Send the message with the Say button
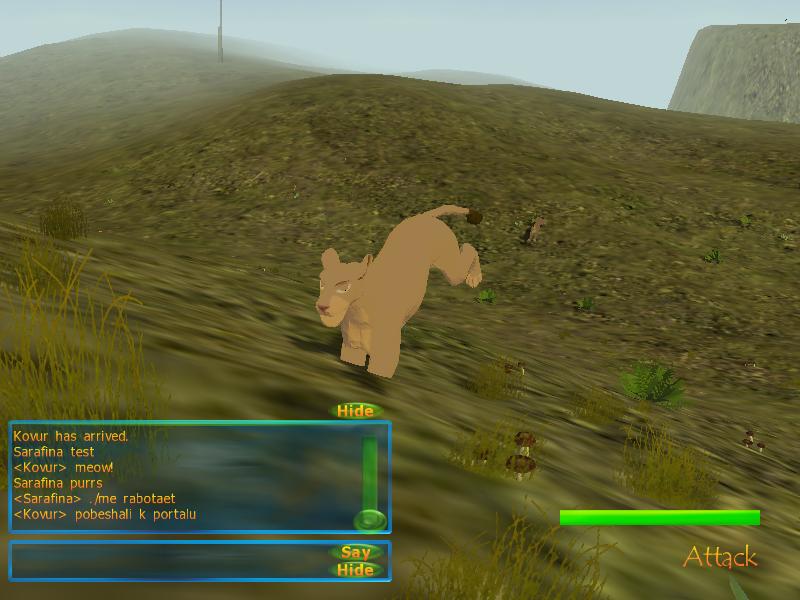800x600 pixels. point(355,552)
